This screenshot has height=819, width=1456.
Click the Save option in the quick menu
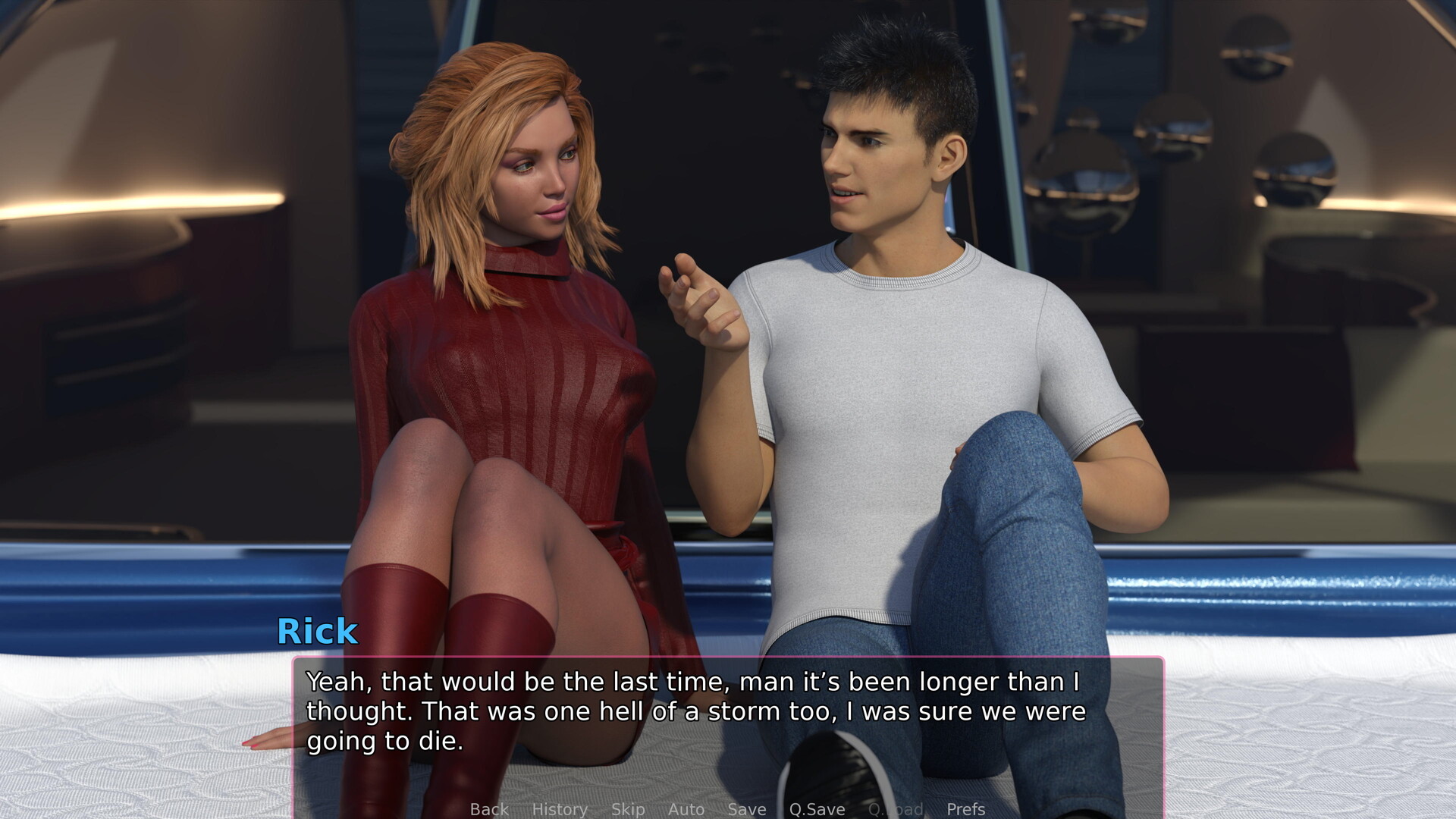[745, 809]
